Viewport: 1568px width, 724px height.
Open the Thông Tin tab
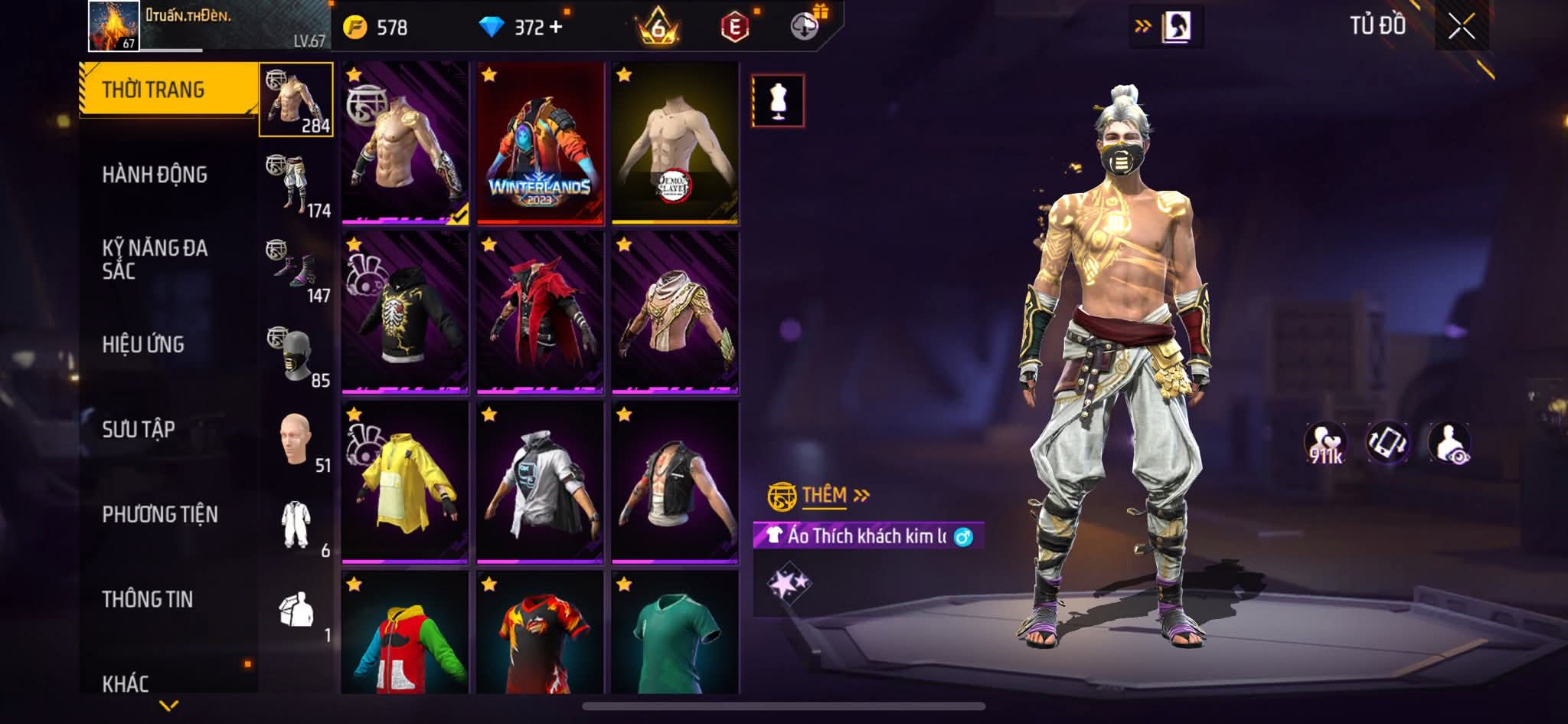pos(148,599)
